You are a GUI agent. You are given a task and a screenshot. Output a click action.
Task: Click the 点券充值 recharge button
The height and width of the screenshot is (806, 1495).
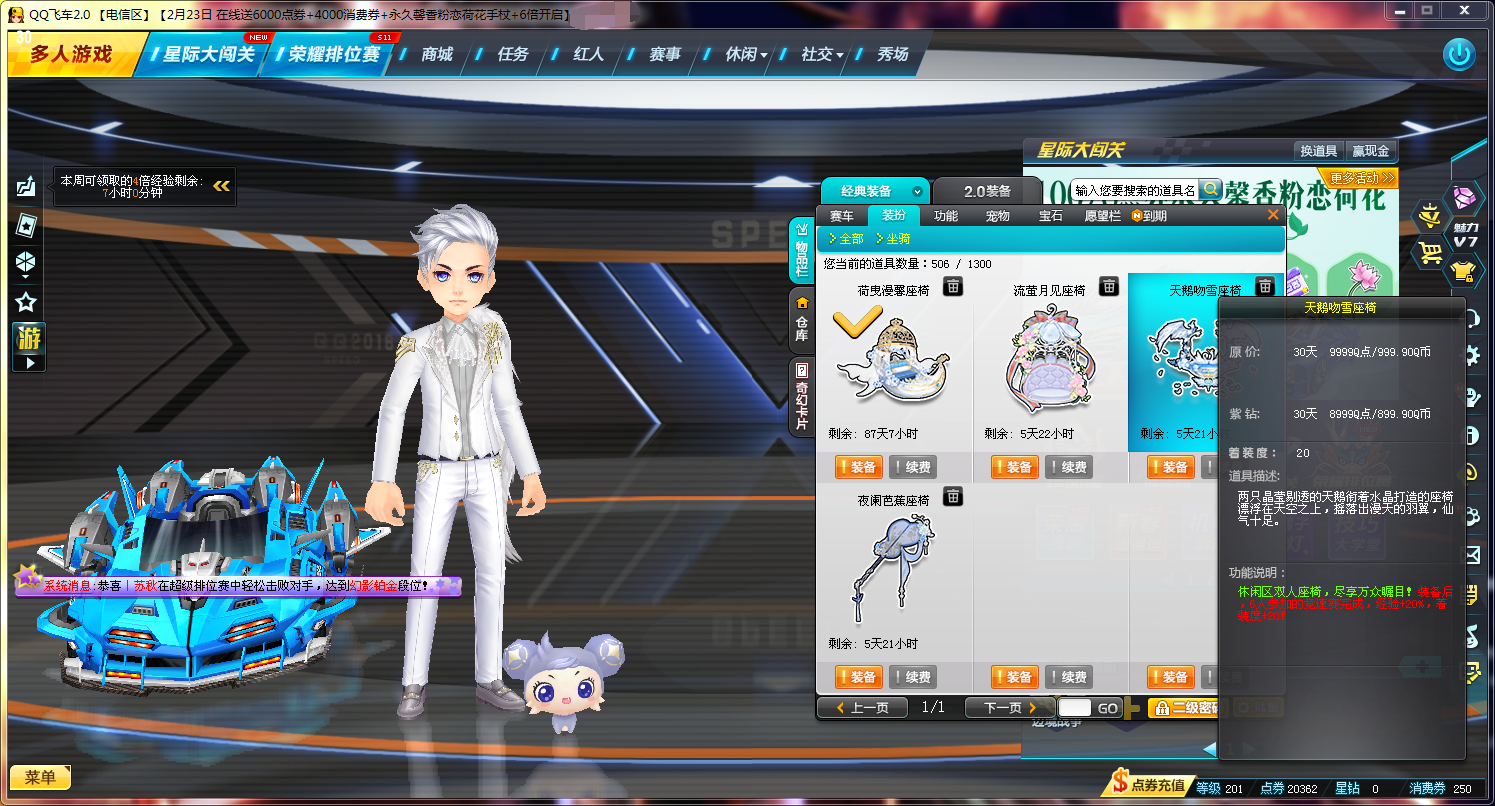click(x=1151, y=785)
